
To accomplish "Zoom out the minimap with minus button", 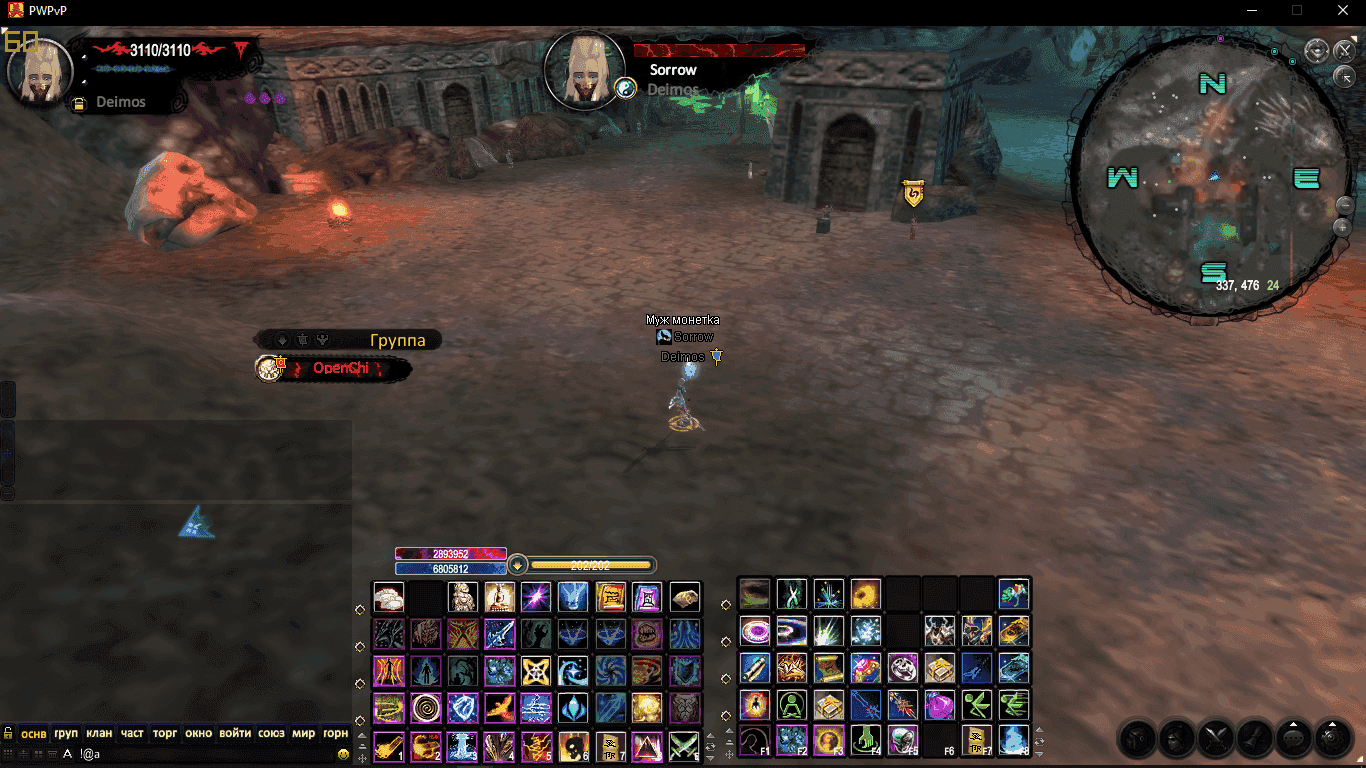I will 1345,205.
